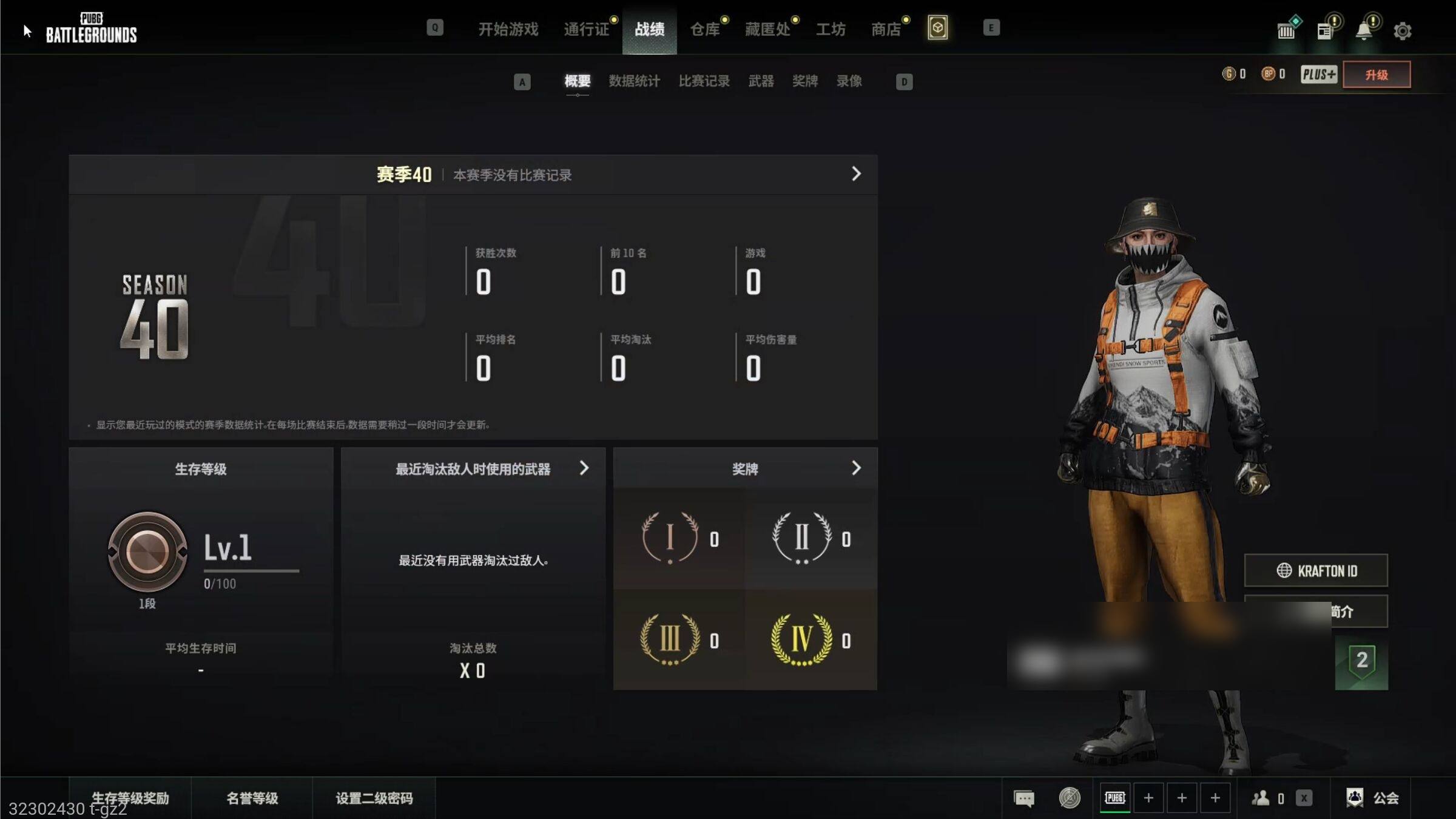This screenshot has width=1456, height=819.
Task: Switch to the 武器 sub-tab
Action: pyautogui.click(x=761, y=81)
